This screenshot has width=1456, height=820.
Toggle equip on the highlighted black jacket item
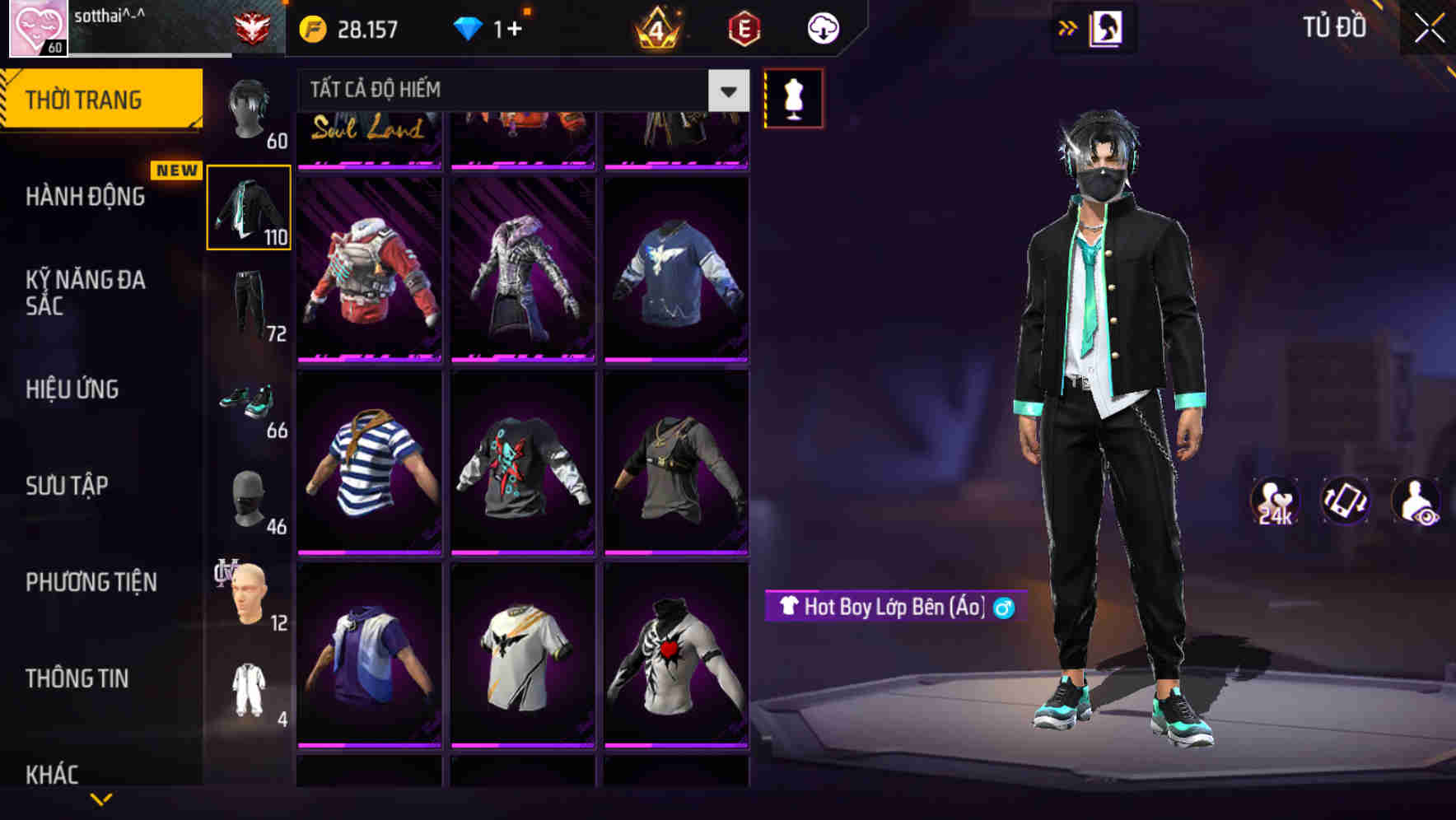248,207
